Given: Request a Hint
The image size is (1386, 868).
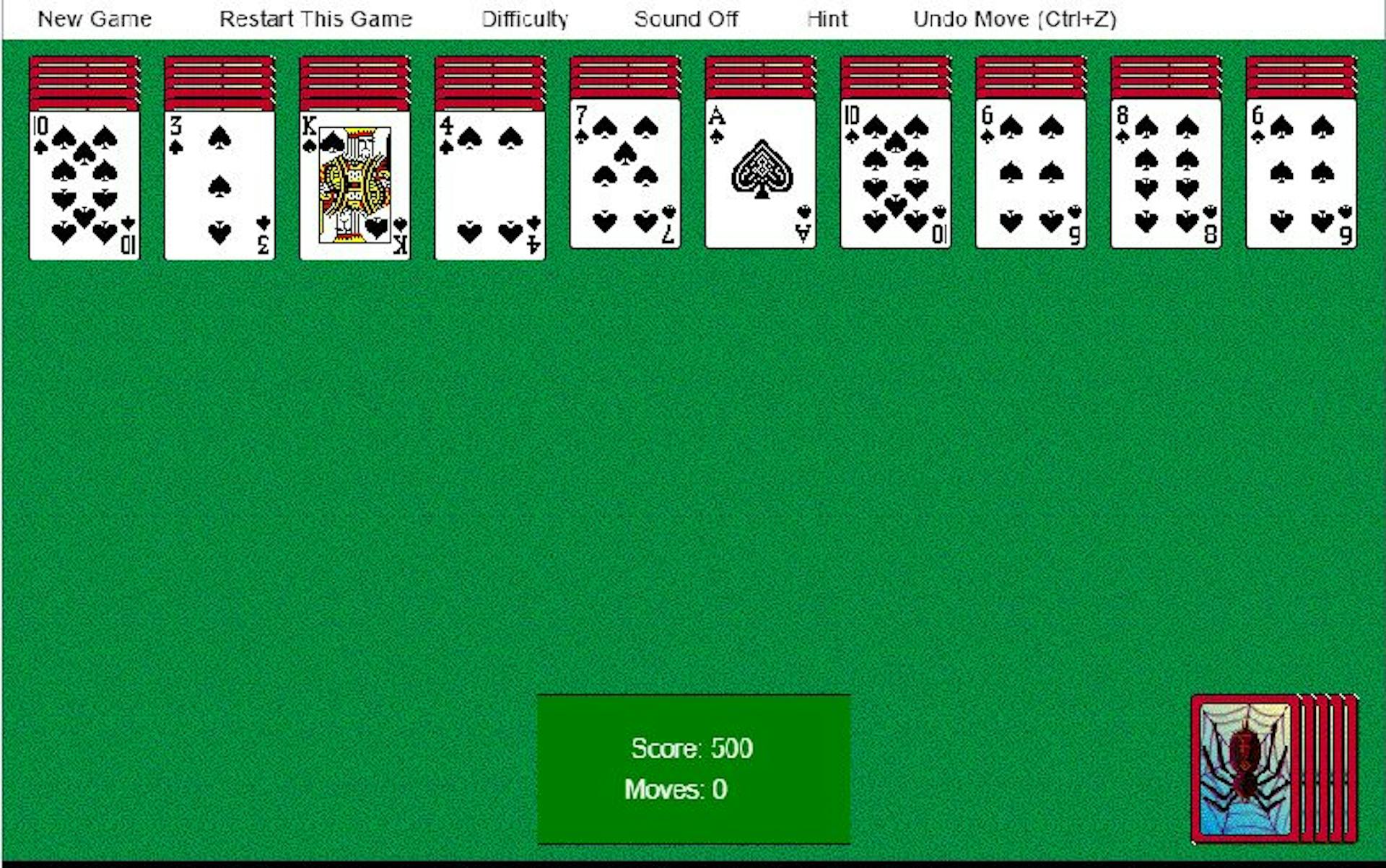Looking at the screenshot, I should pyautogui.click(x=827, y=19).
